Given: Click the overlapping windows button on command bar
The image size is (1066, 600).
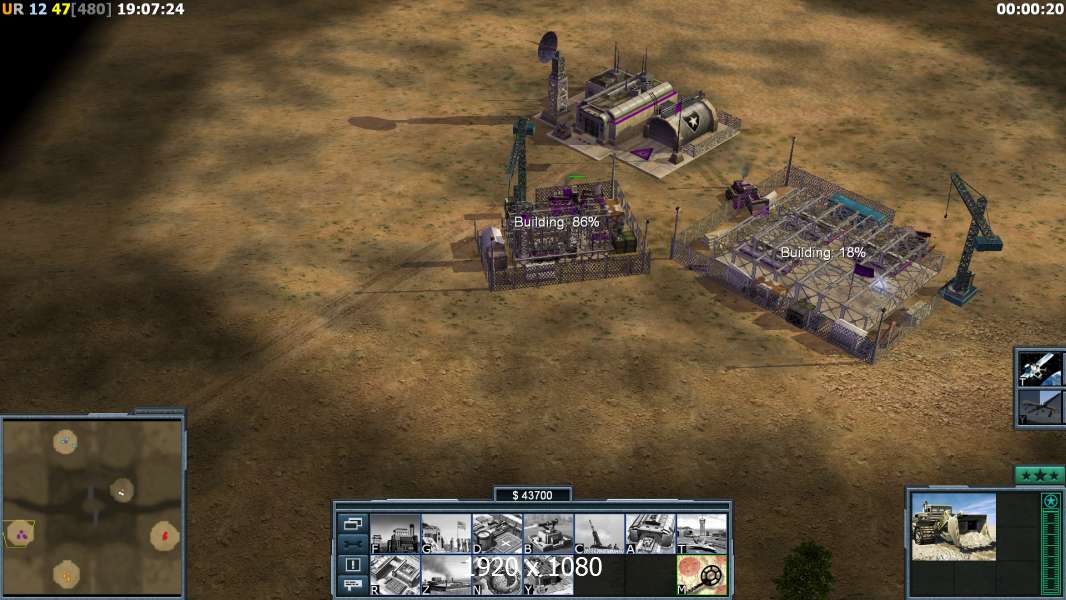Looking at the screenshot, I should pos(353,523).
